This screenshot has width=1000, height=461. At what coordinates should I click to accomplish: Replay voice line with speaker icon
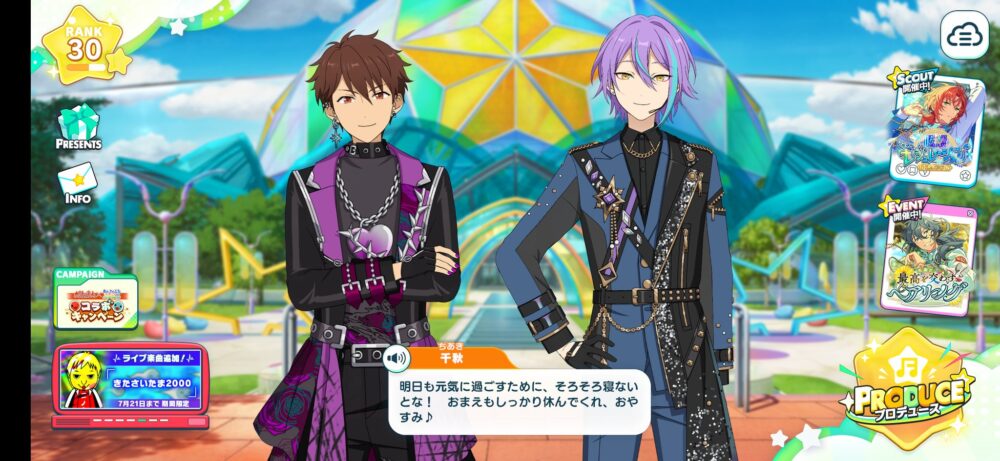[x=398, y=357]
